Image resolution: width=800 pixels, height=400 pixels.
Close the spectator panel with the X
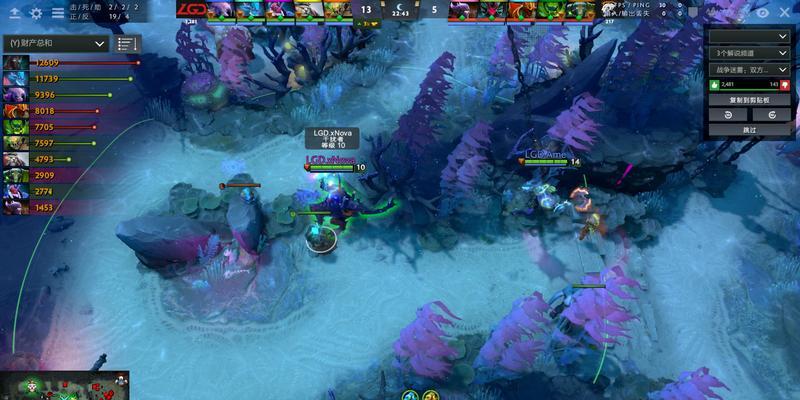pyautogui.click(x=785, y=12)
